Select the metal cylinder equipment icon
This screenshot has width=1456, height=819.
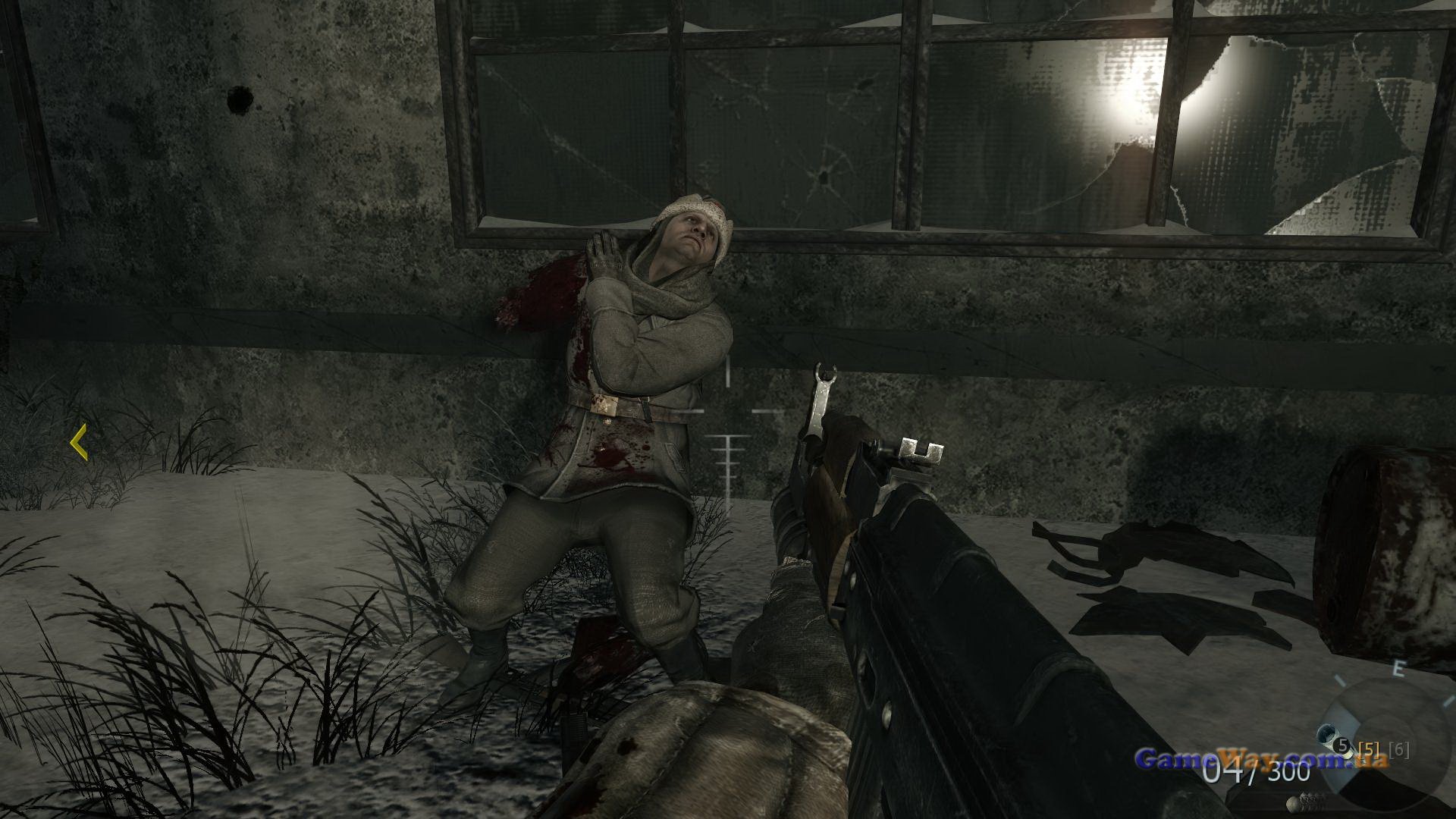coord(1328,733)
